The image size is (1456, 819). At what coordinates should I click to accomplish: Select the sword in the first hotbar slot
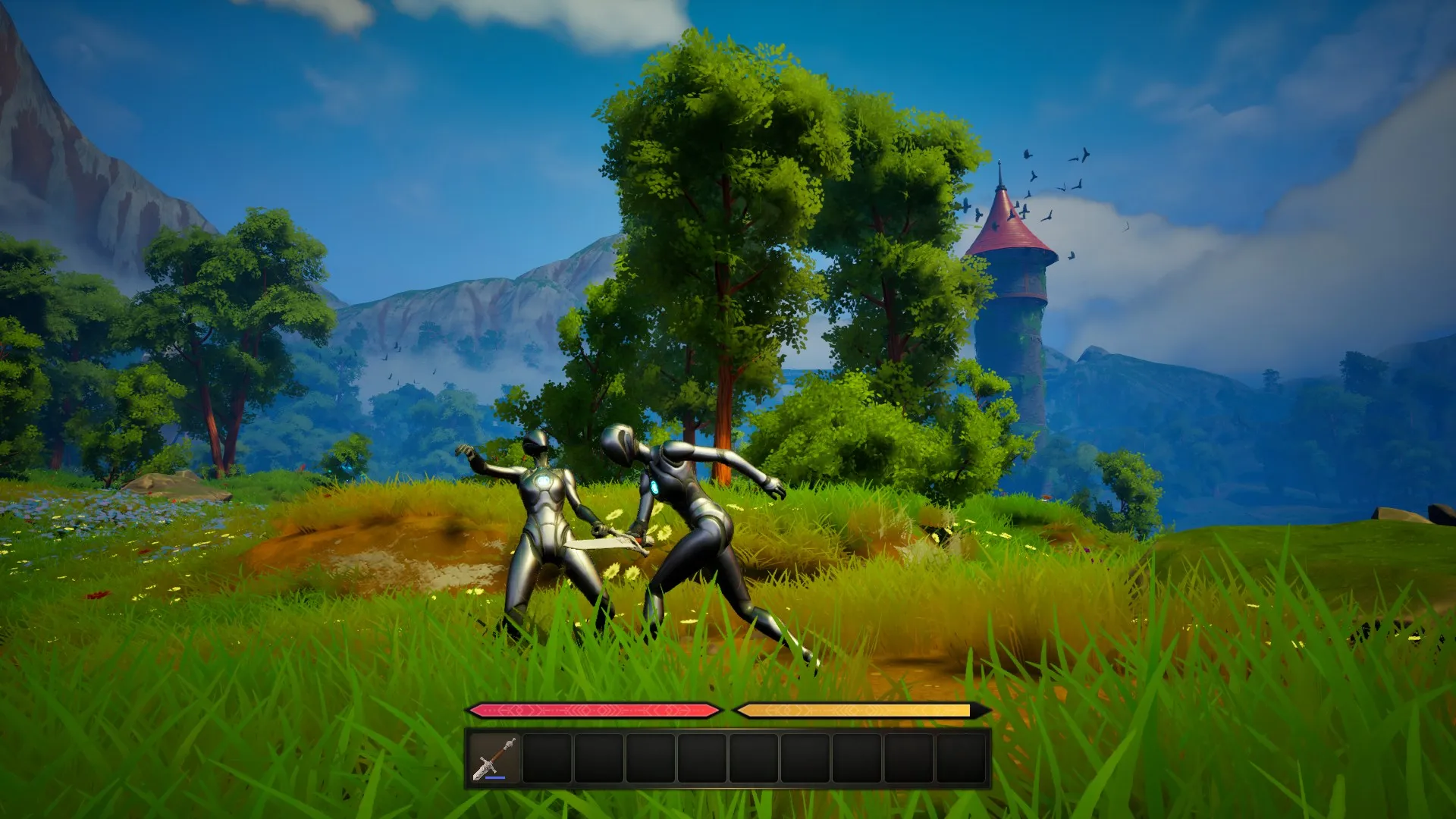494,758
